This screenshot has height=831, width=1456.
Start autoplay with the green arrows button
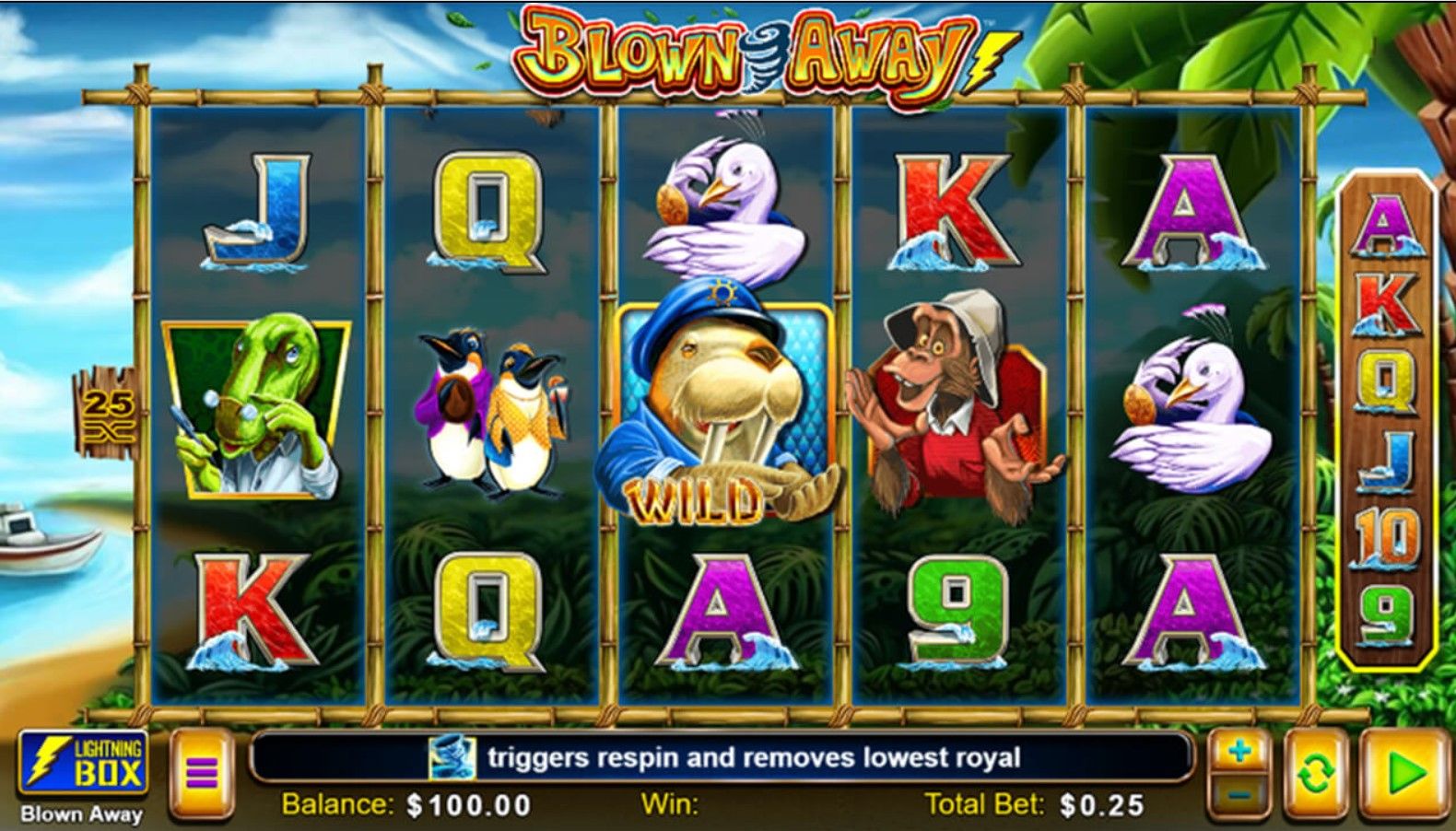coord(1315,773)
